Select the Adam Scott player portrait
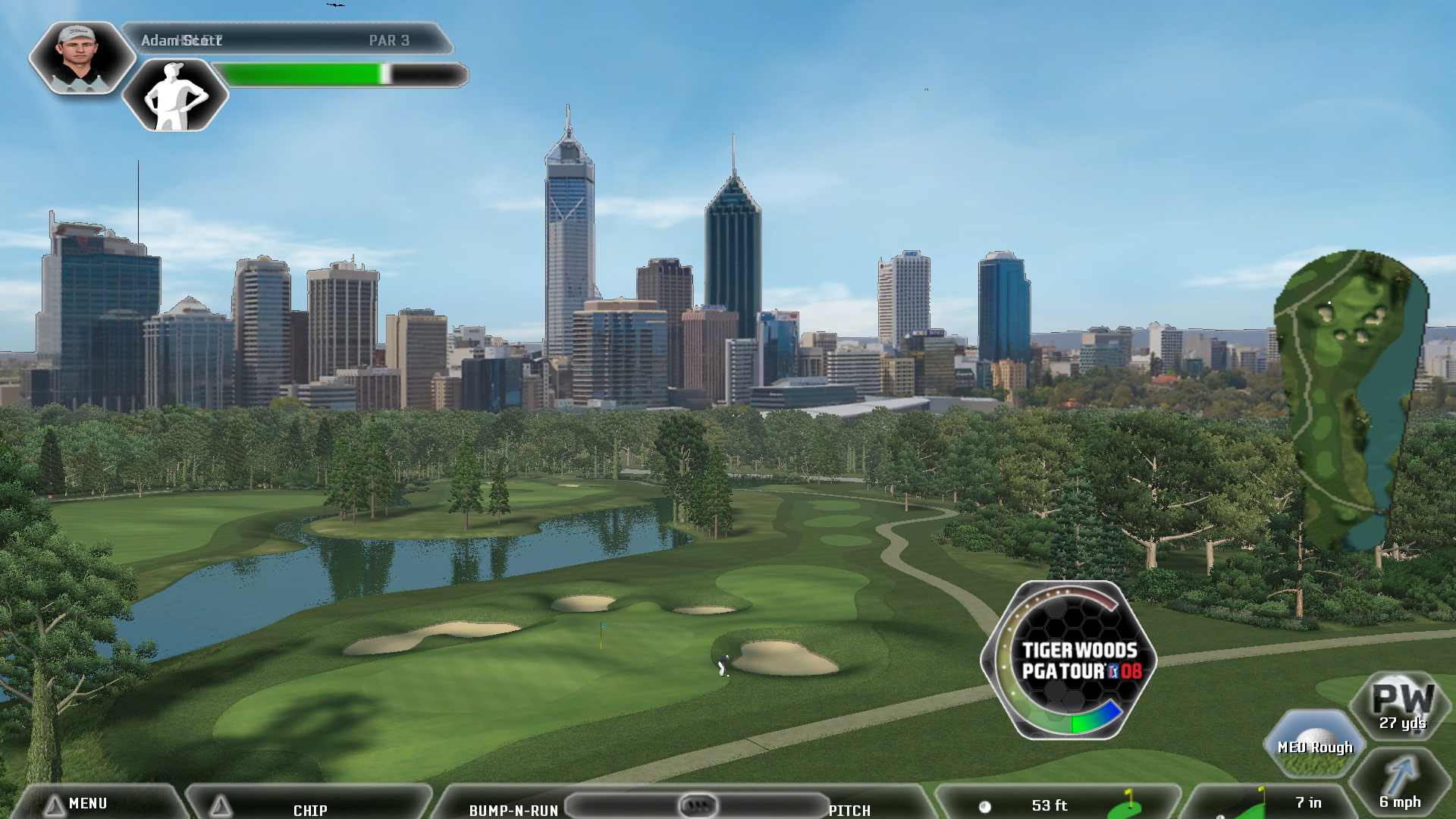 pyautogui.click(x=80, y=58)
